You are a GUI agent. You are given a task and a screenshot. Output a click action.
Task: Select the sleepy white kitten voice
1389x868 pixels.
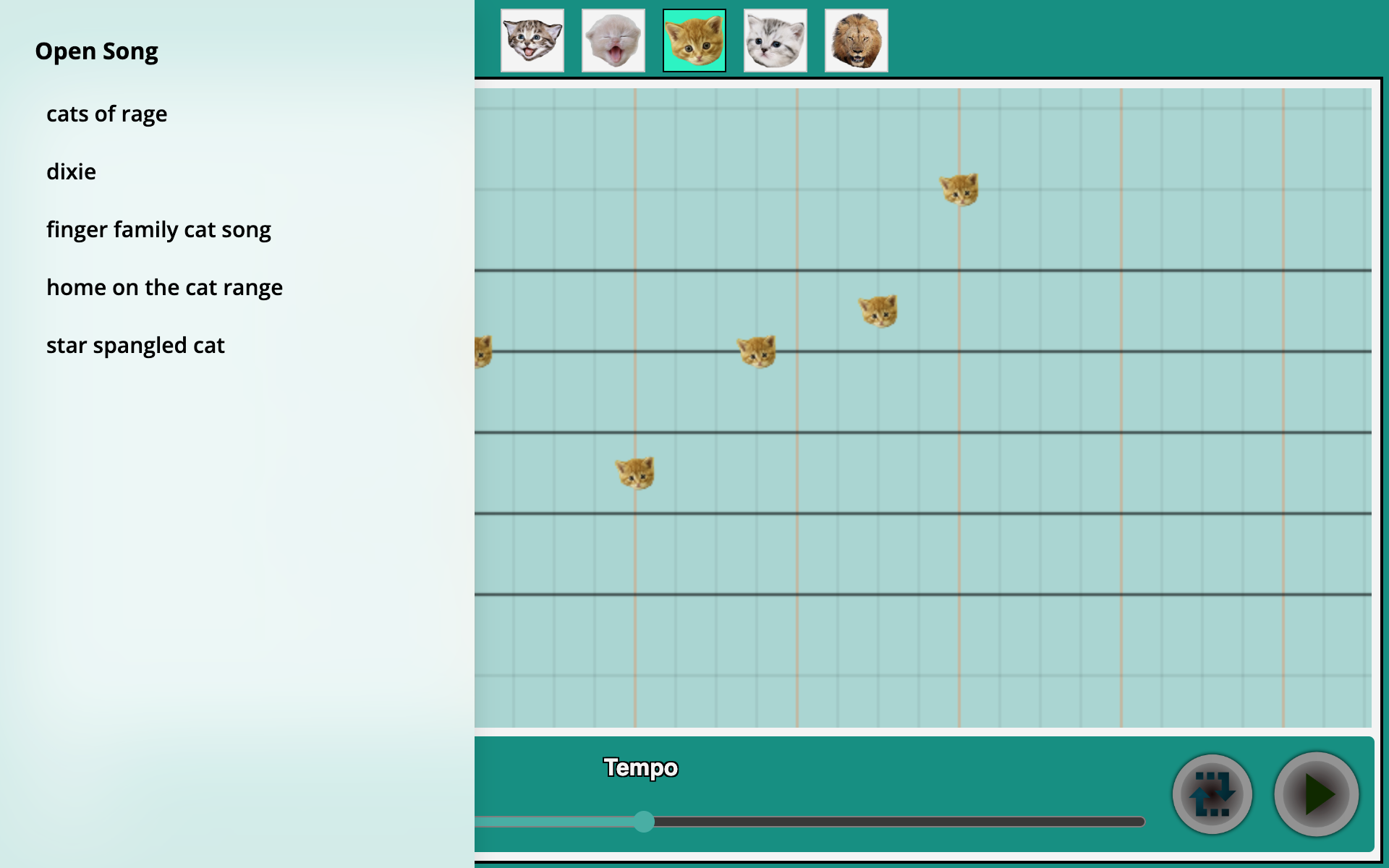613,40
